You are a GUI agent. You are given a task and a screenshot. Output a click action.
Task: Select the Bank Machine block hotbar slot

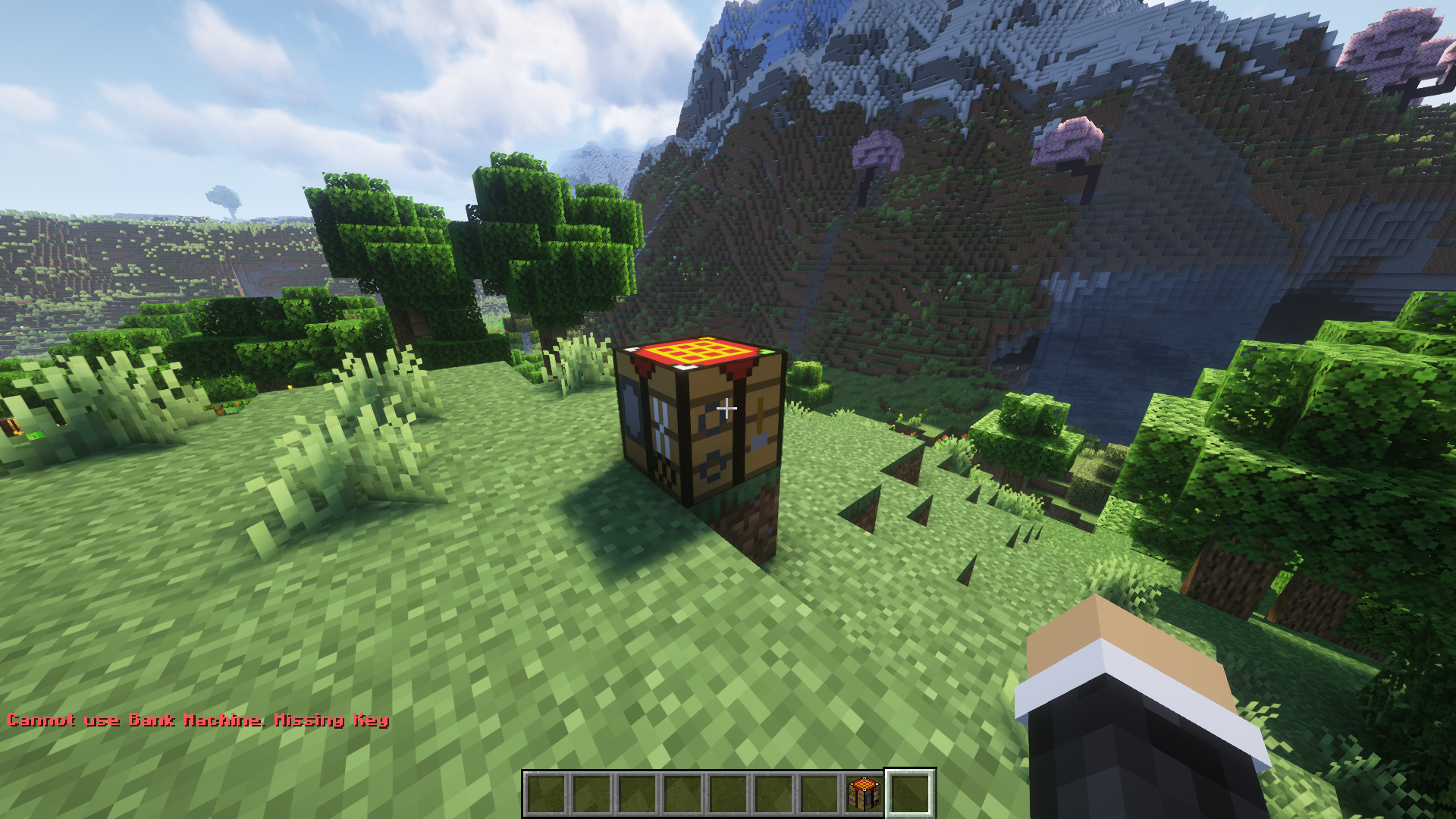point(864,794)
